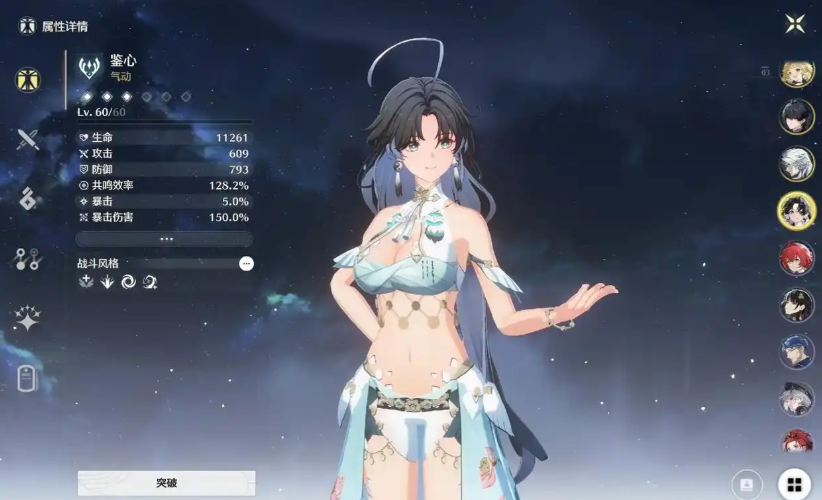Show 战斗风格 combat style details
Screen dimensions: 822x500
[246, 263]
